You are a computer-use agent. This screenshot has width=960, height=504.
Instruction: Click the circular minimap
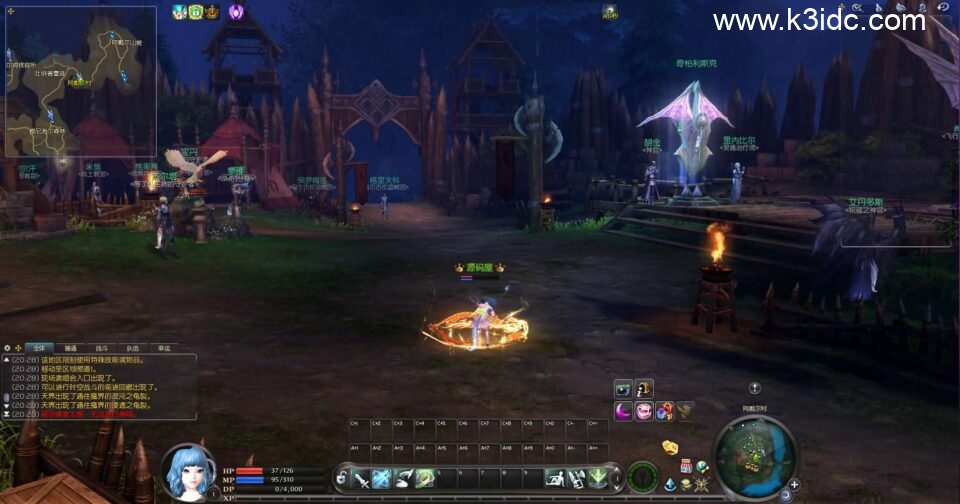[x=755, y=456]
